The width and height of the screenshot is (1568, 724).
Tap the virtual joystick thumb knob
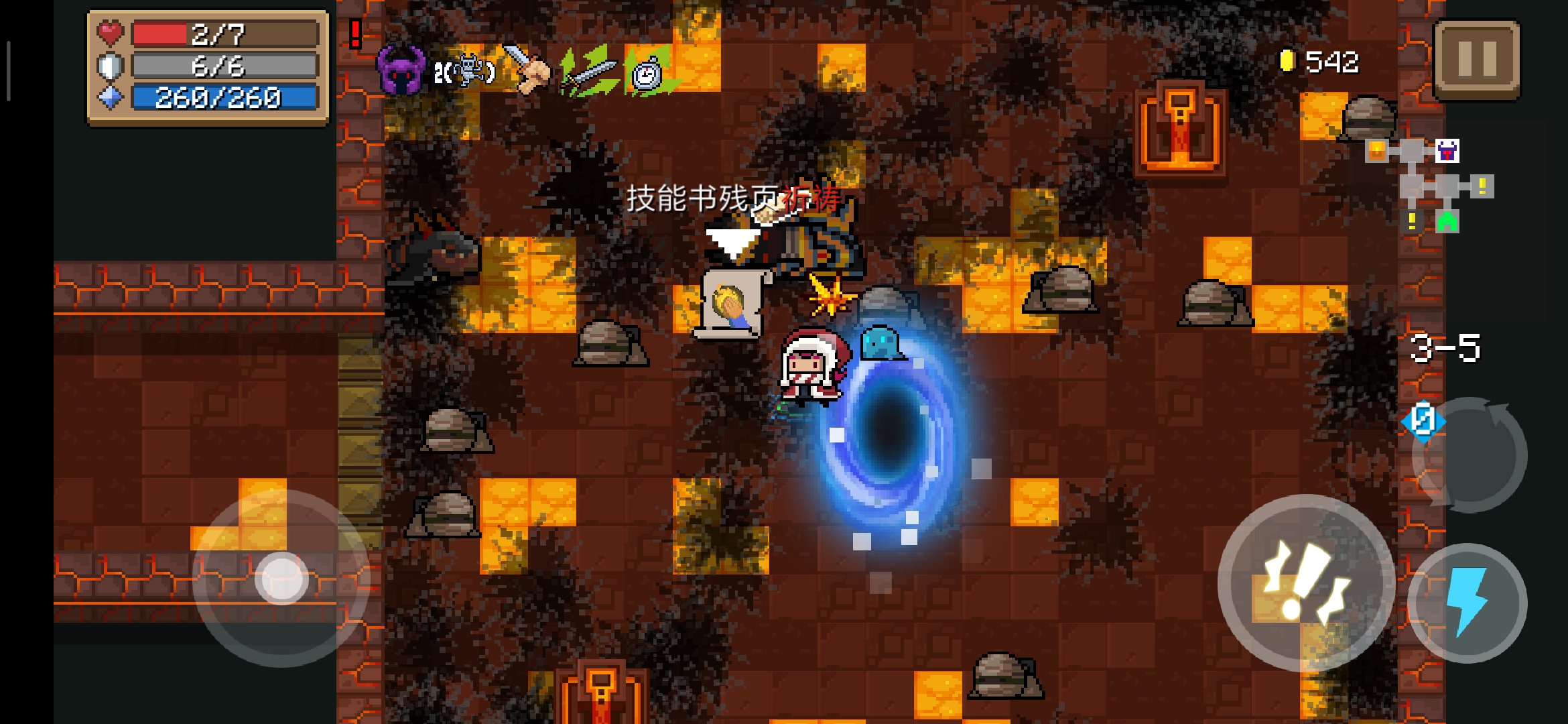point(281,578)
